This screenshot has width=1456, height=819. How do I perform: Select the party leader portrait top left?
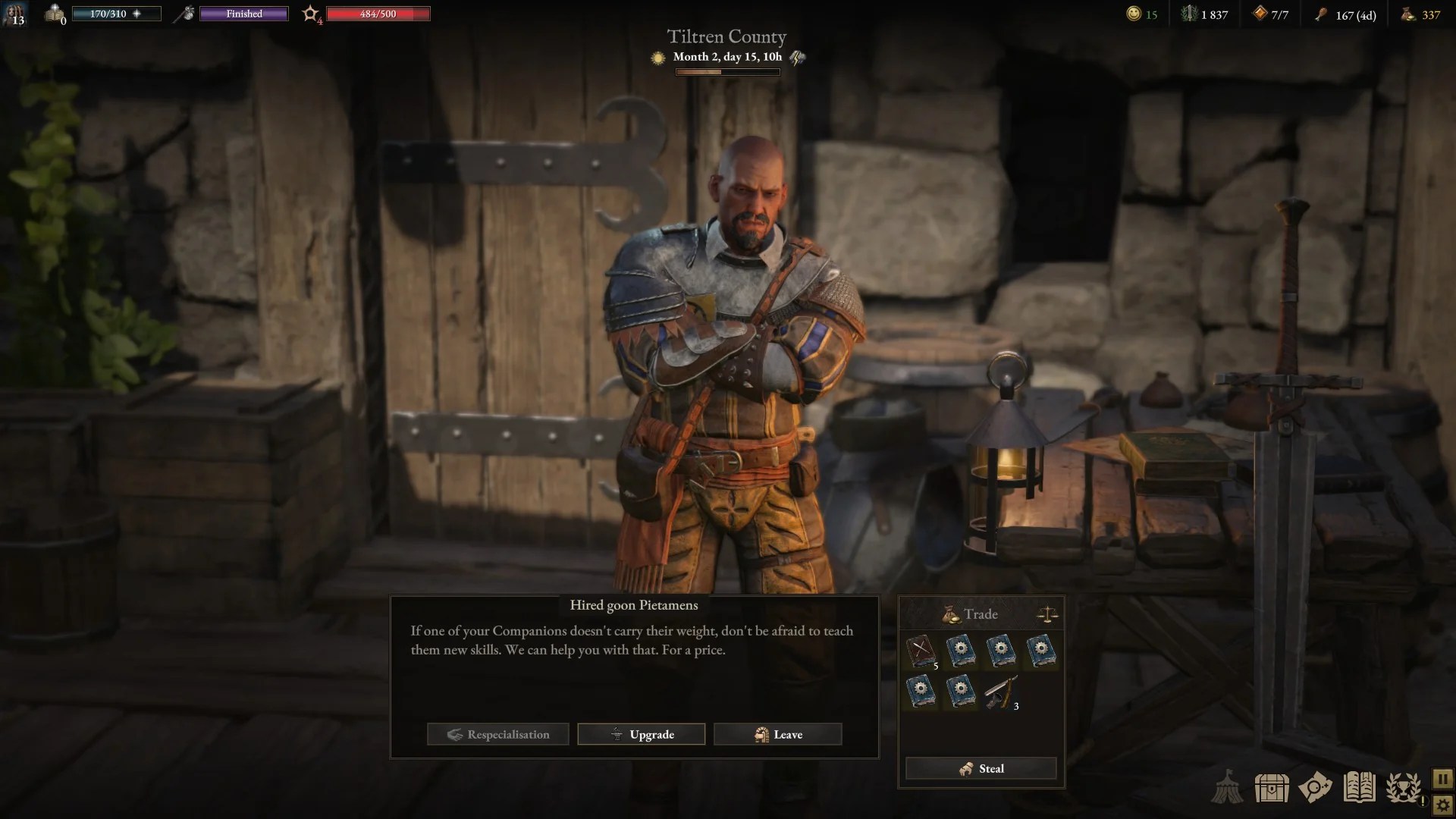point(15,14)
